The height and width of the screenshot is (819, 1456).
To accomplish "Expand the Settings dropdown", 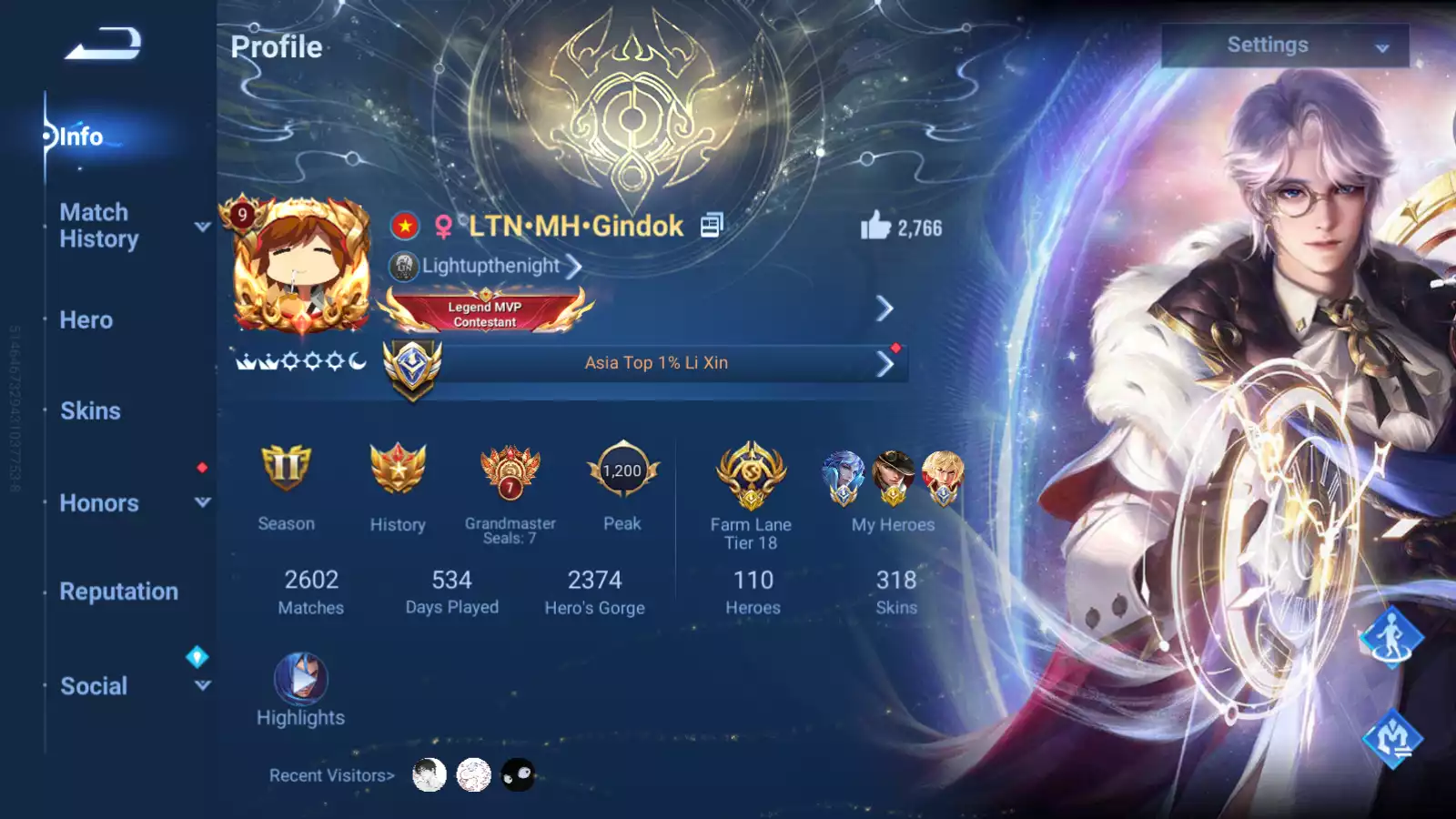I will click(1284, 45).
